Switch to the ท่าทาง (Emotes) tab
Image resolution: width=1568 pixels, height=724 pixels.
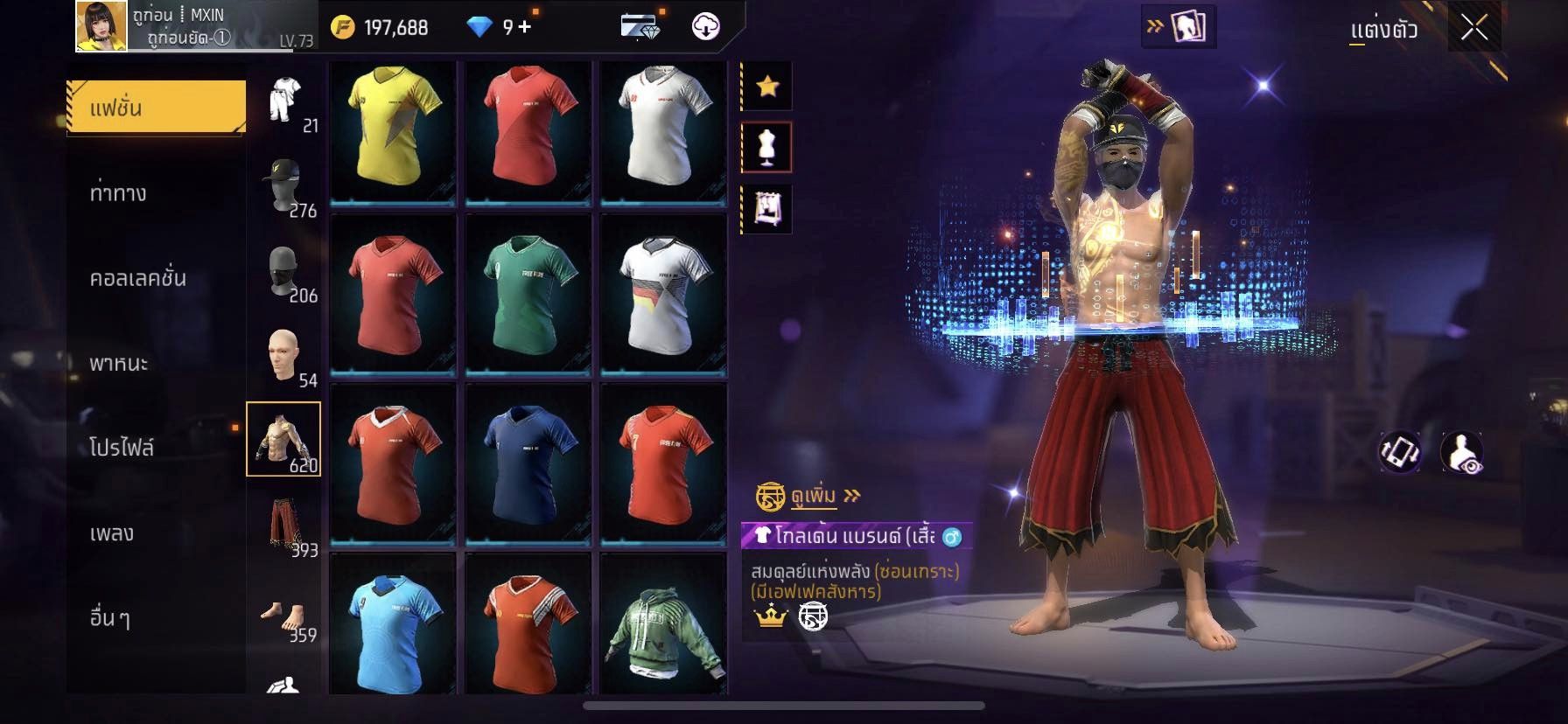[119, 193]
